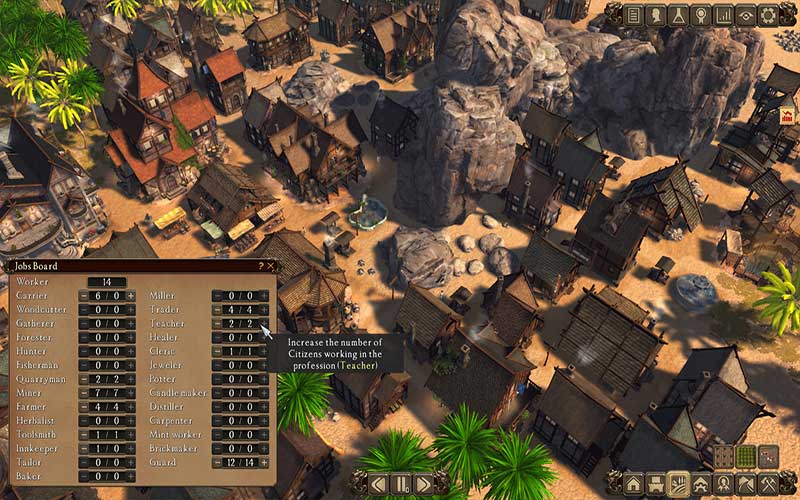Increase the number of Carriers
The width and height of the screenshot is (800, 500).
click(131, 296)
